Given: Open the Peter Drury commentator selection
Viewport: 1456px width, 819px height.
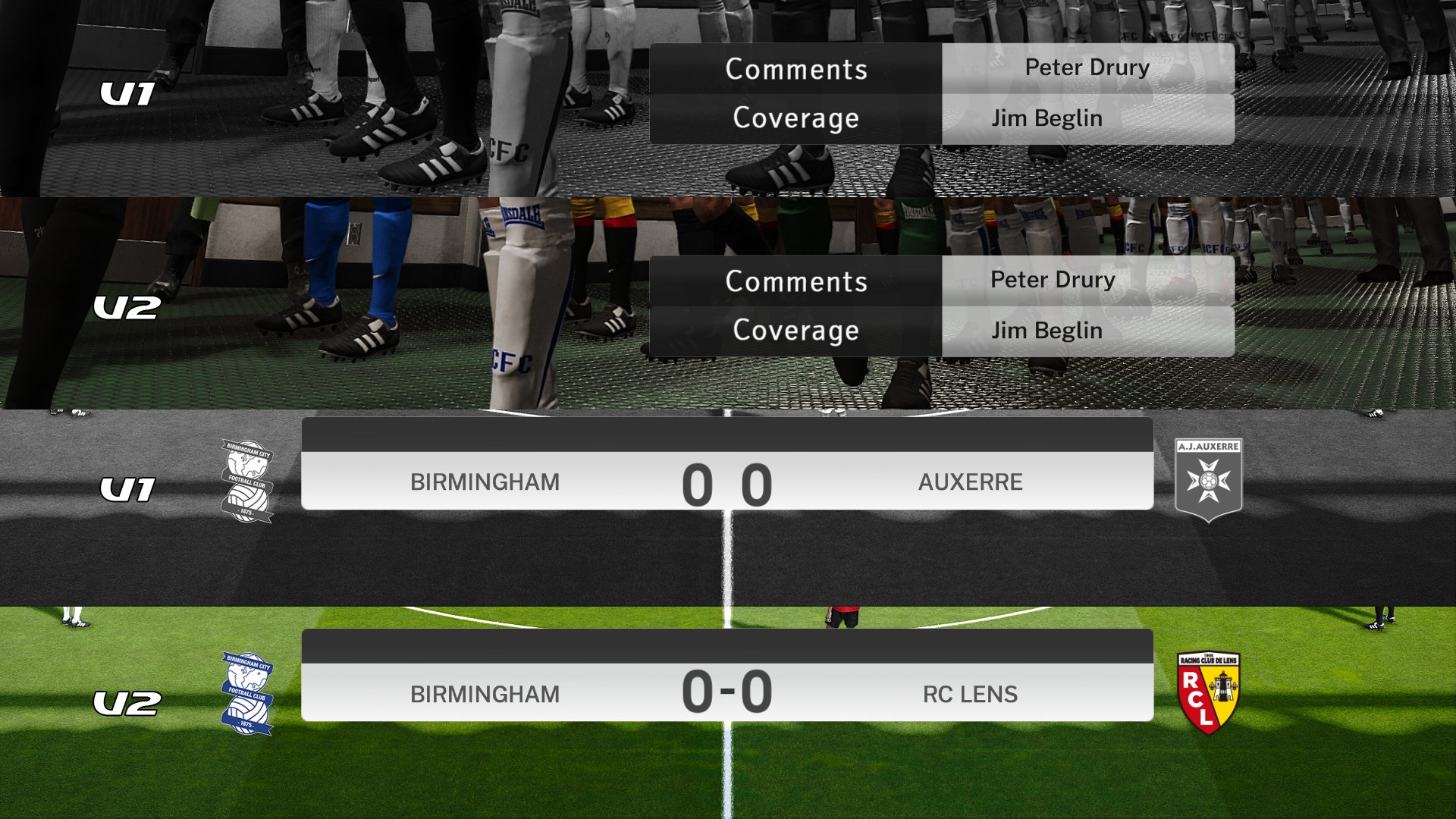Looking at the screenshot, I should coord(1087,67).
